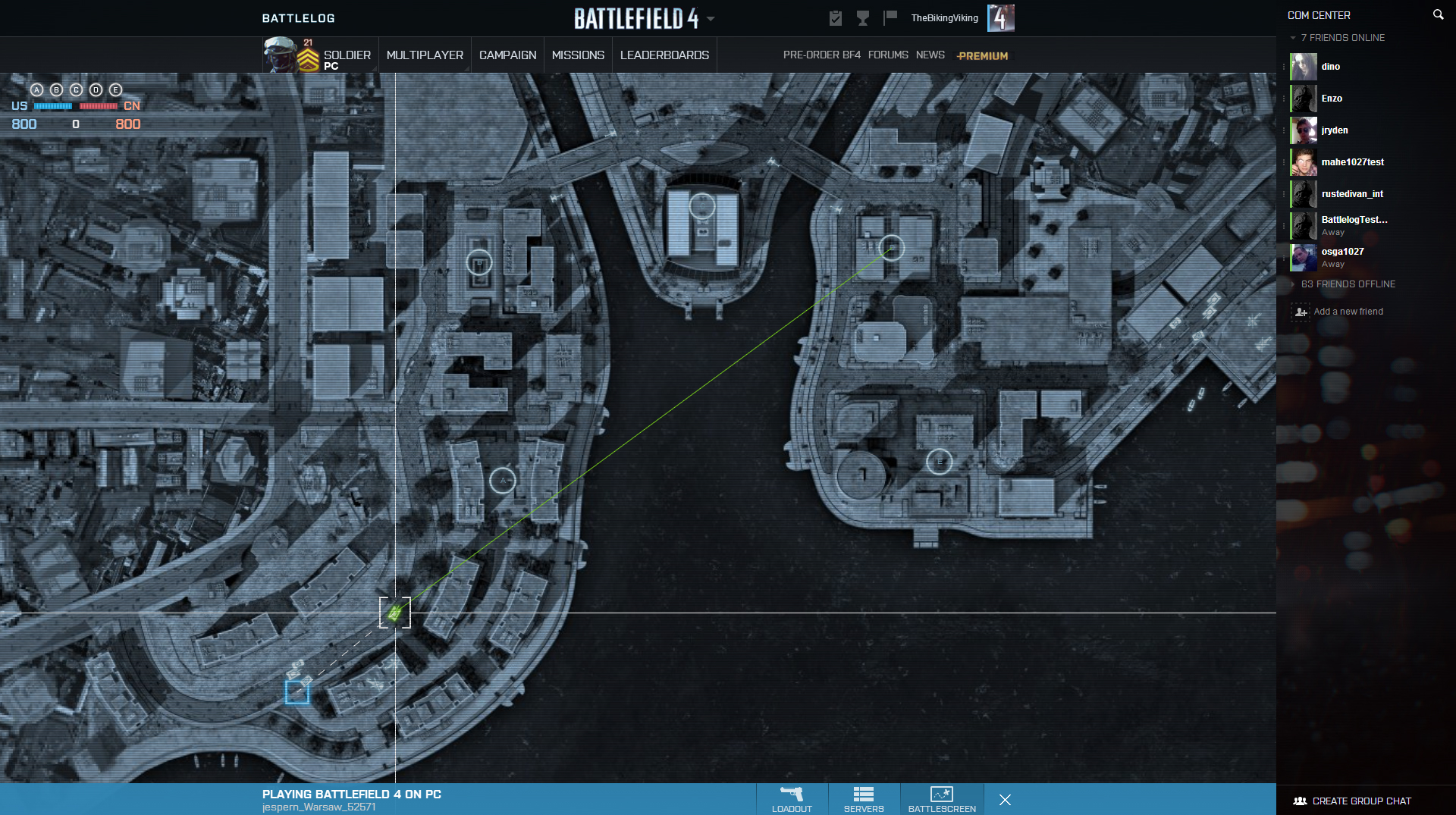1456x815 pixels.
Task: Open assignments via the clipboard icon
Action: pos(835,17)
